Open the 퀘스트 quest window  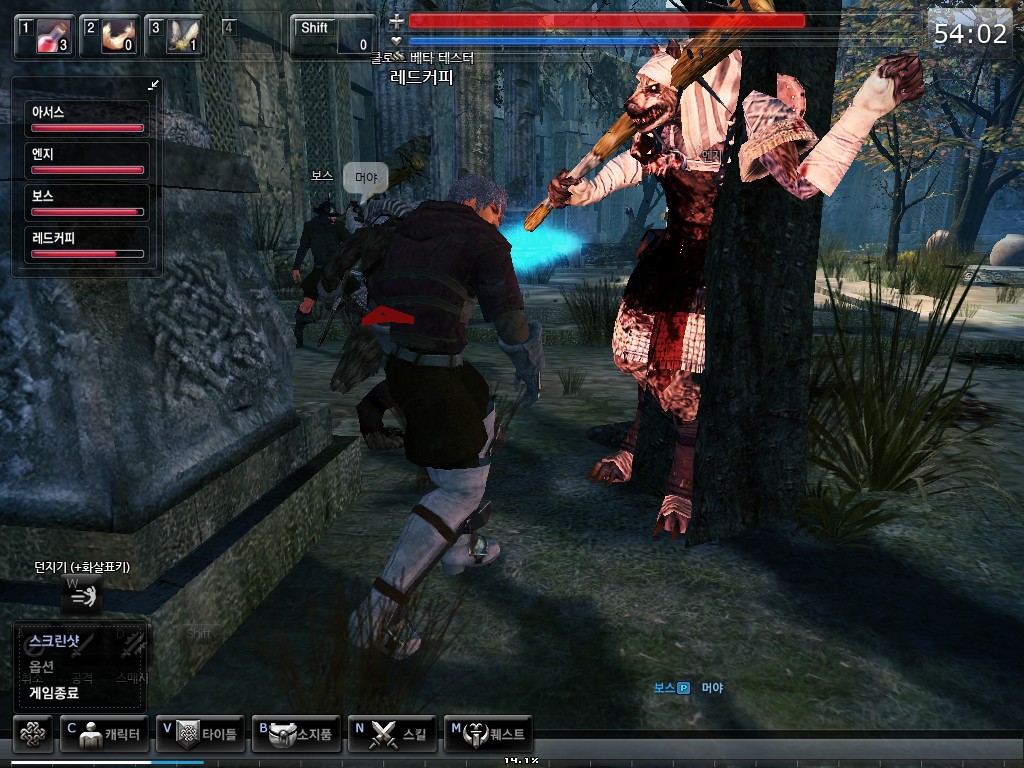[488, 734]
